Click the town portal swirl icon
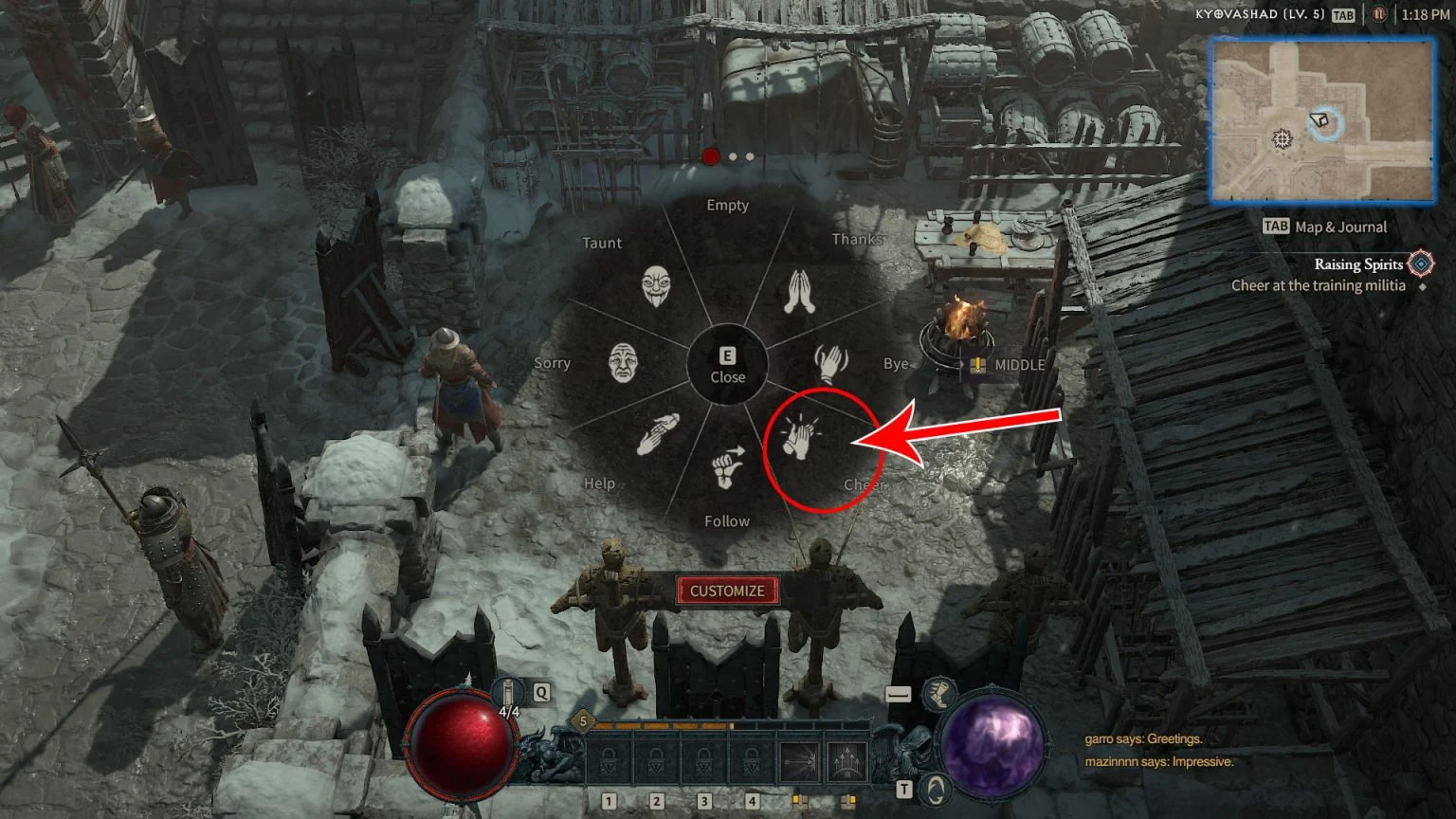 [x=937, y=789]
